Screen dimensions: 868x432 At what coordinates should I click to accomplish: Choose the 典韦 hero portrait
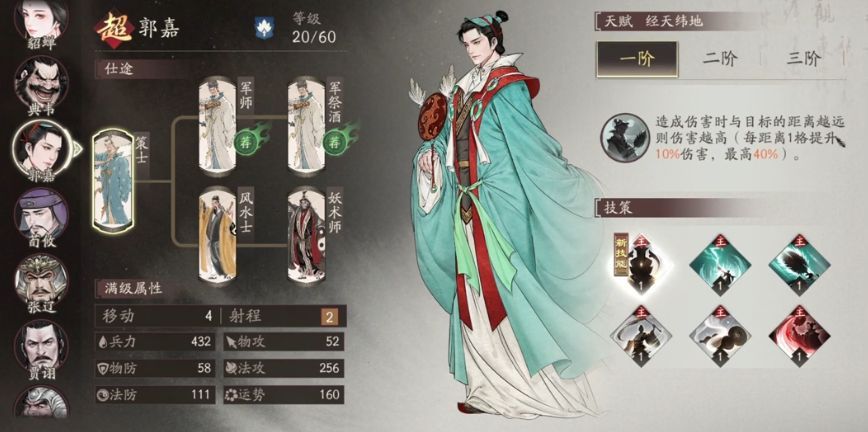39,83
